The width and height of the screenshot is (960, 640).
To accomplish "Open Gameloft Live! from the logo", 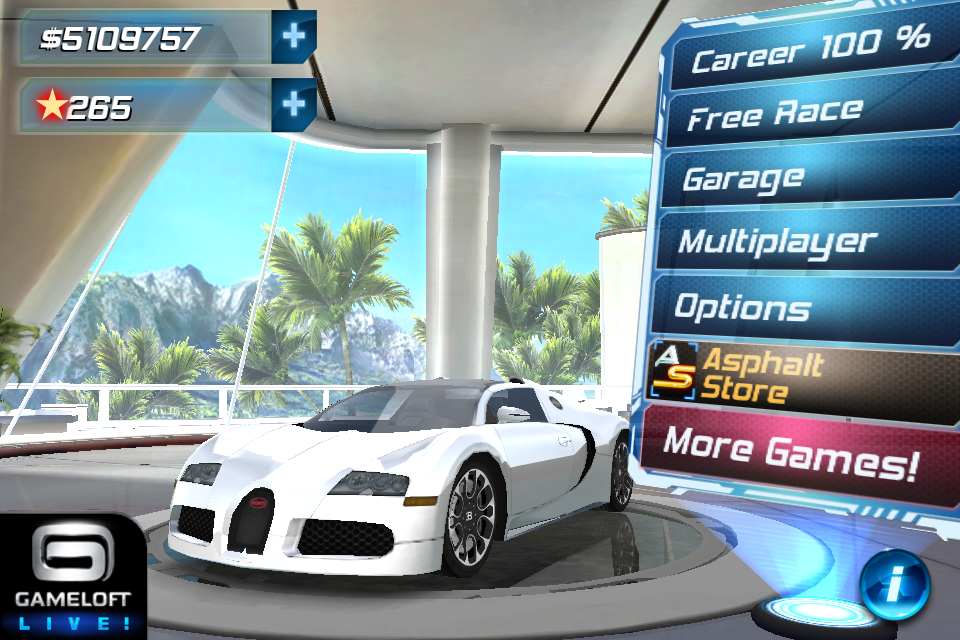I will pos(70,577).
